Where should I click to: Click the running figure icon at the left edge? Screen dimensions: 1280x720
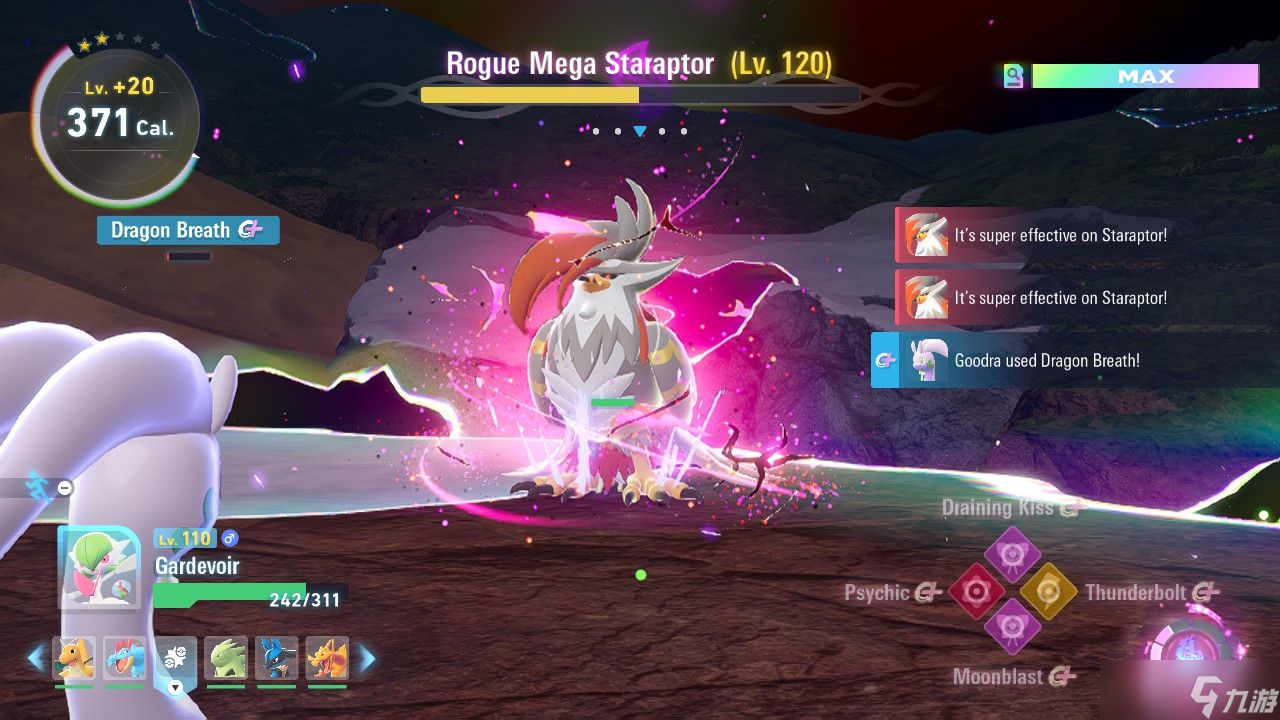pos(38,485)
